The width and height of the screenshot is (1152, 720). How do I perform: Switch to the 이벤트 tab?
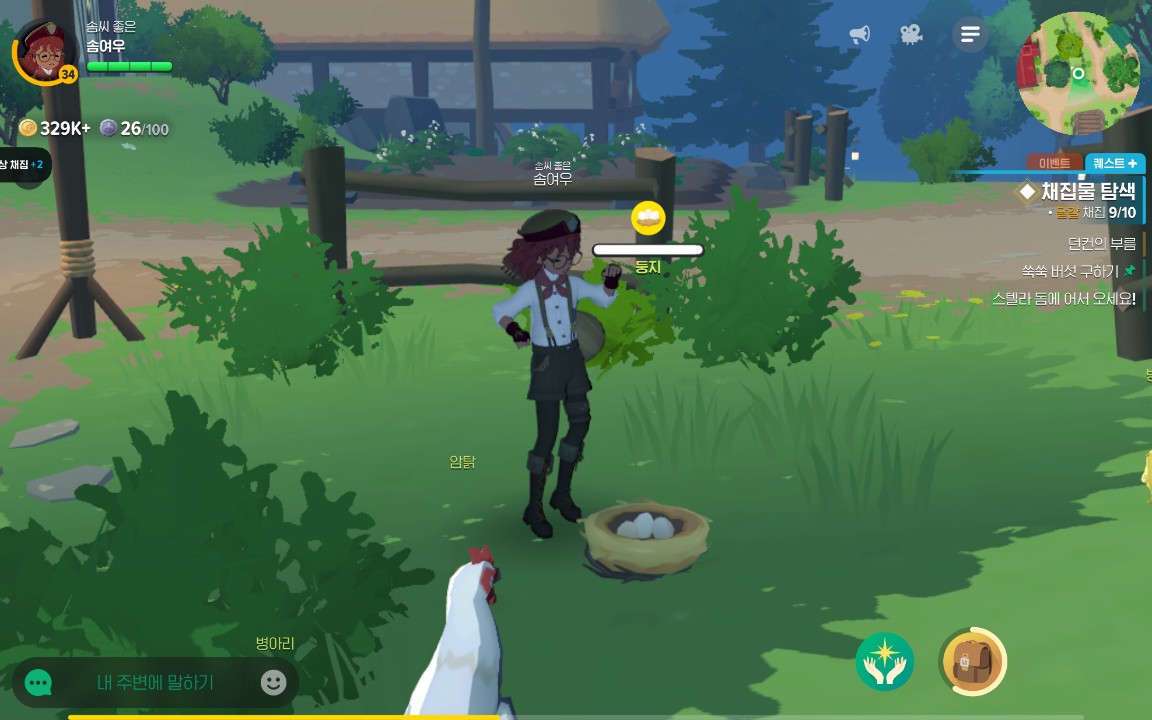pos(1055,163)
